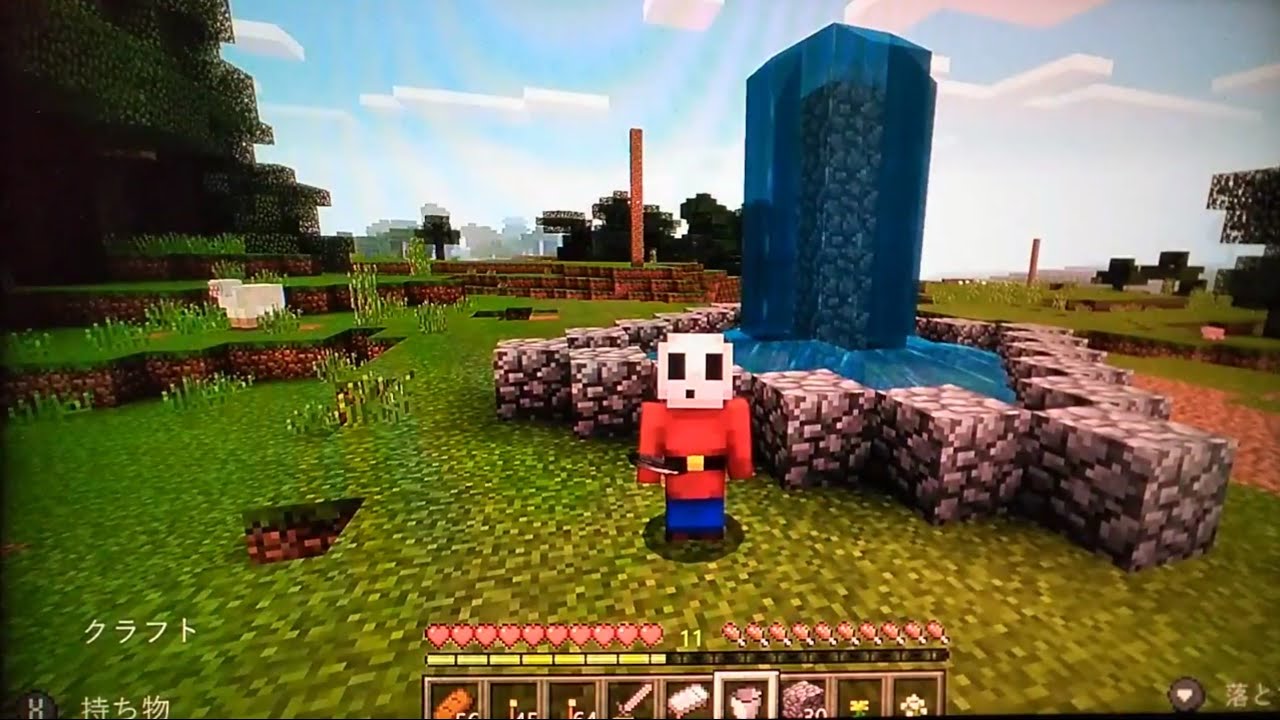Select the raw porkchop in the hotbar
This screenshot has height=720, width=1280.
(688, 700)
